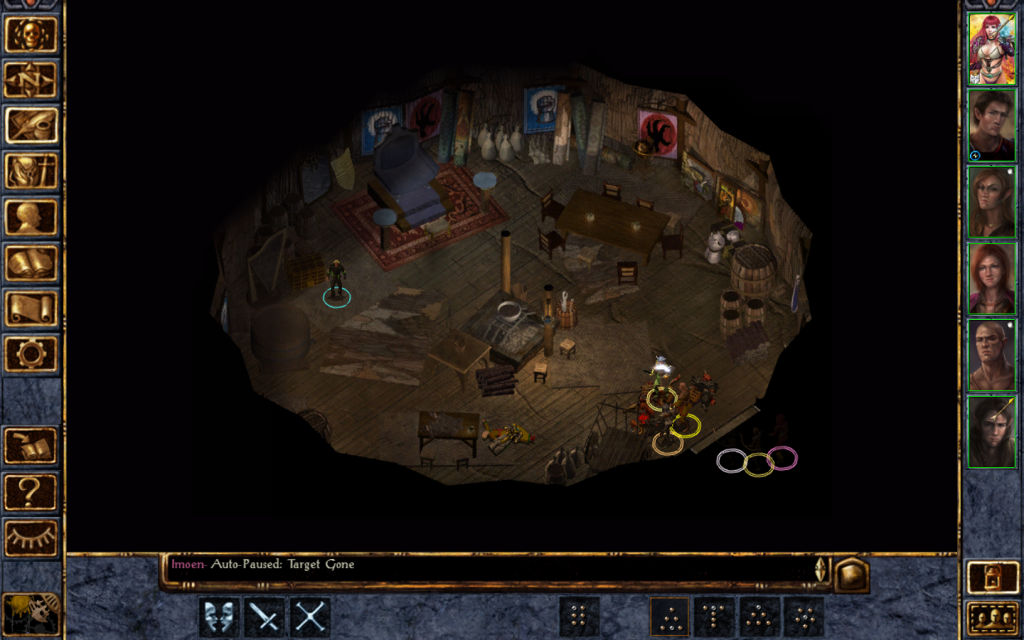Click the single sword action button

[265, 617]
